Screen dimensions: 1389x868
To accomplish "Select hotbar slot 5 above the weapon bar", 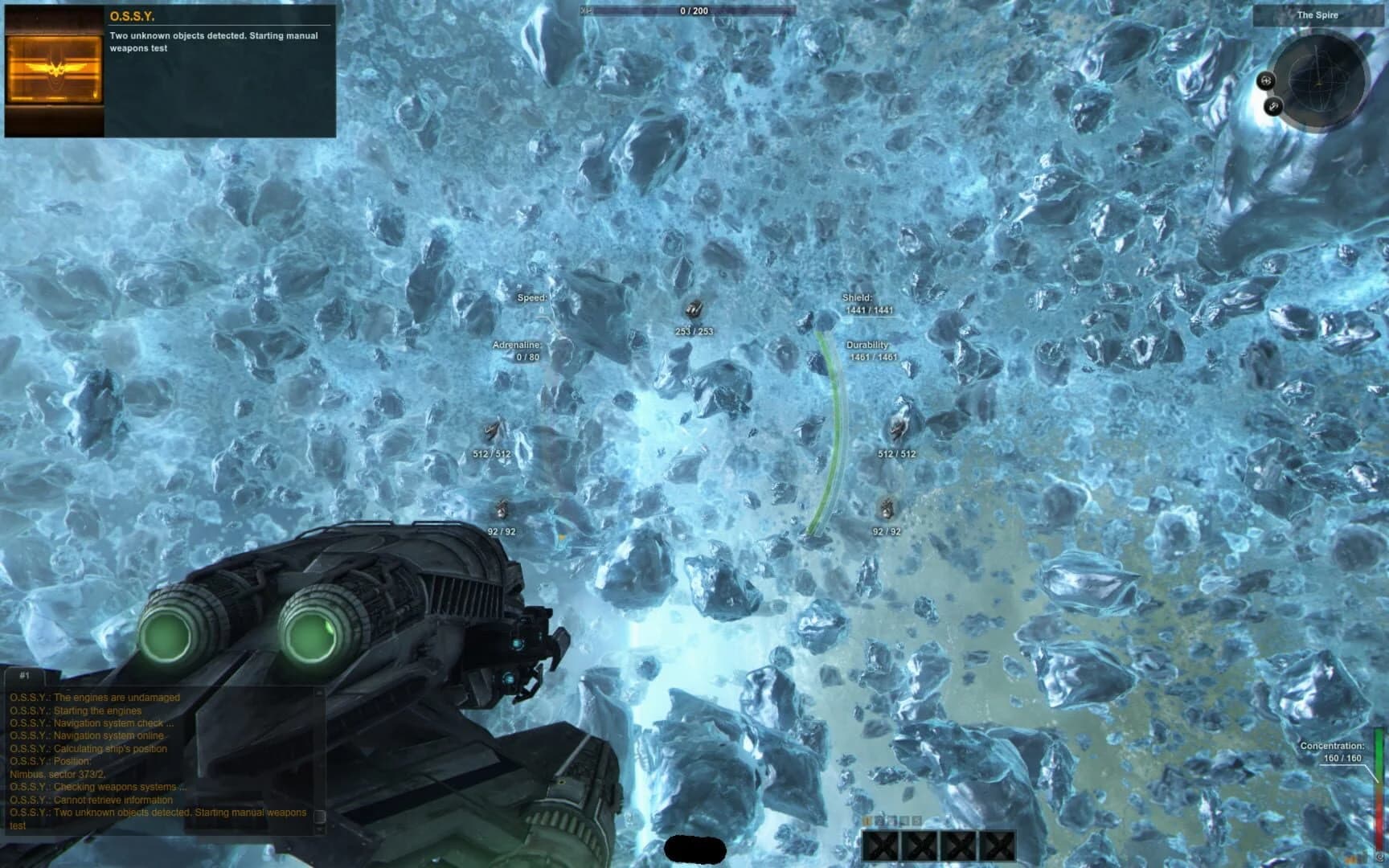I will (916, 820).
